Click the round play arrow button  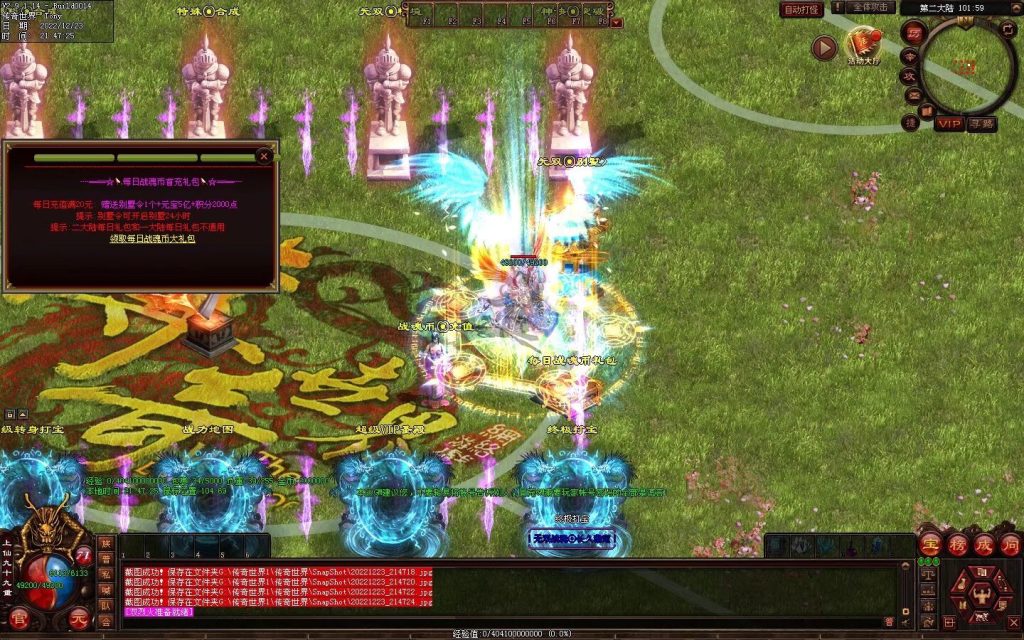click(x=824, y=48)
